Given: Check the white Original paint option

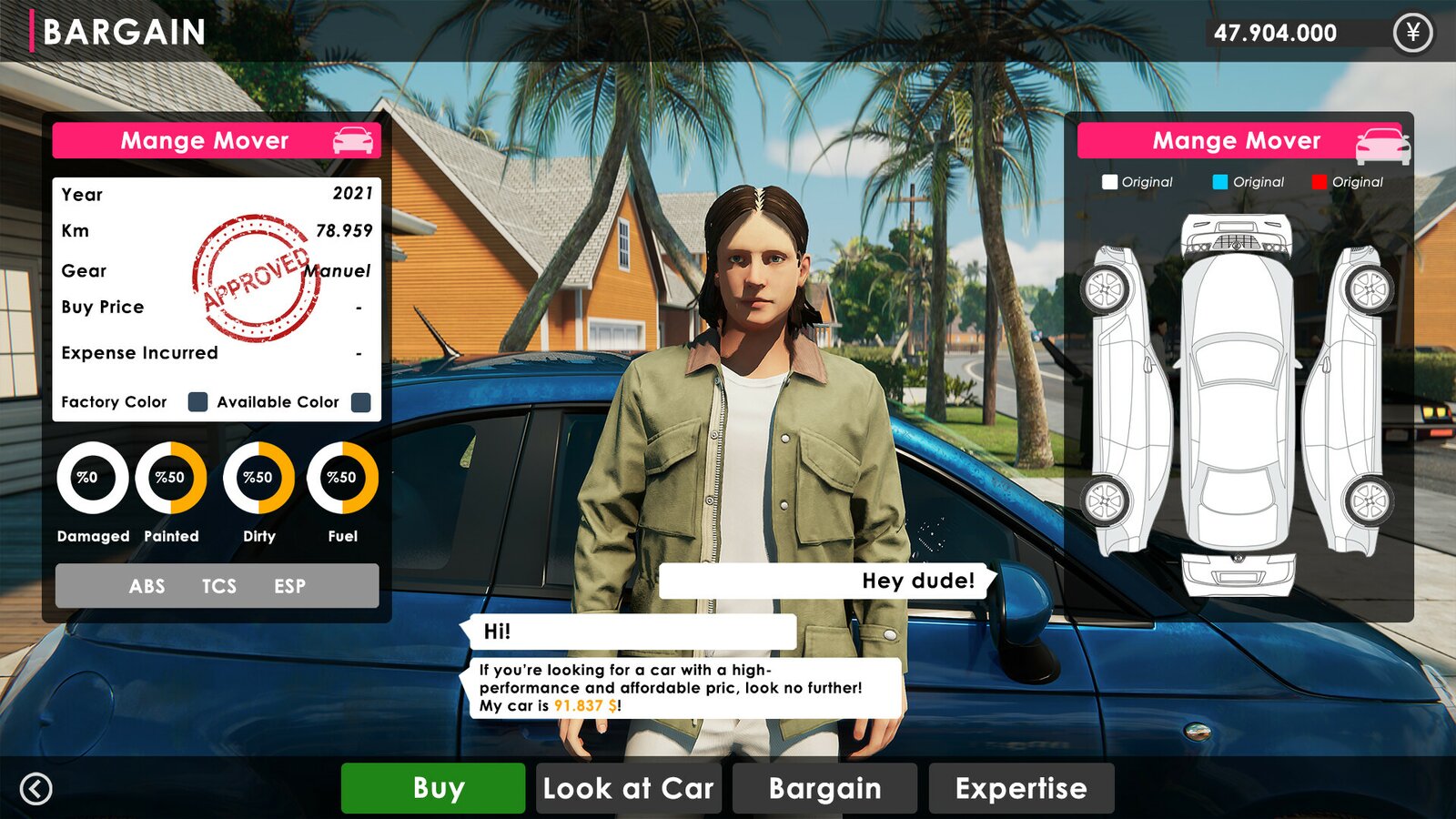Looking at the screenshot, I should tap(1108, 182).
